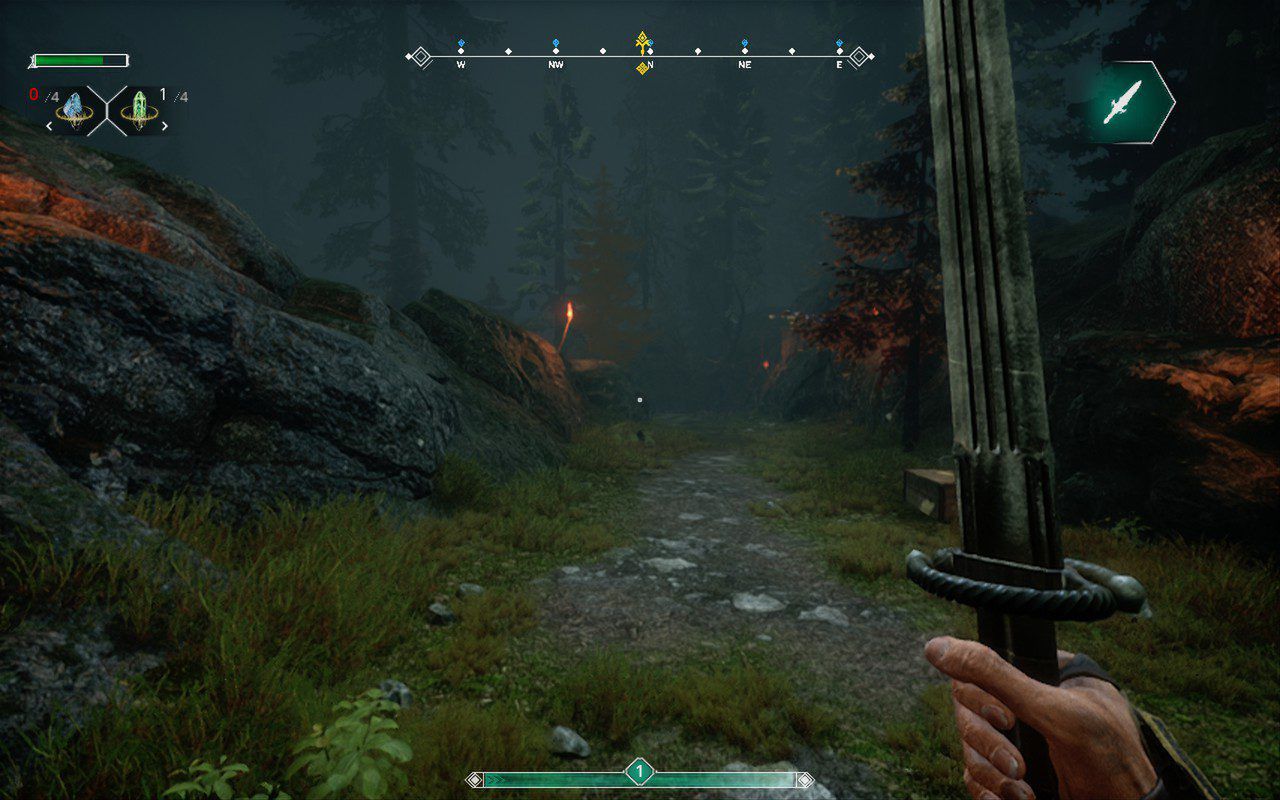Click the level 1 diamond badge
Image resolution: width=1280 pixels, height=800 pixels.
pyautogui.click(x=639, y=771)
